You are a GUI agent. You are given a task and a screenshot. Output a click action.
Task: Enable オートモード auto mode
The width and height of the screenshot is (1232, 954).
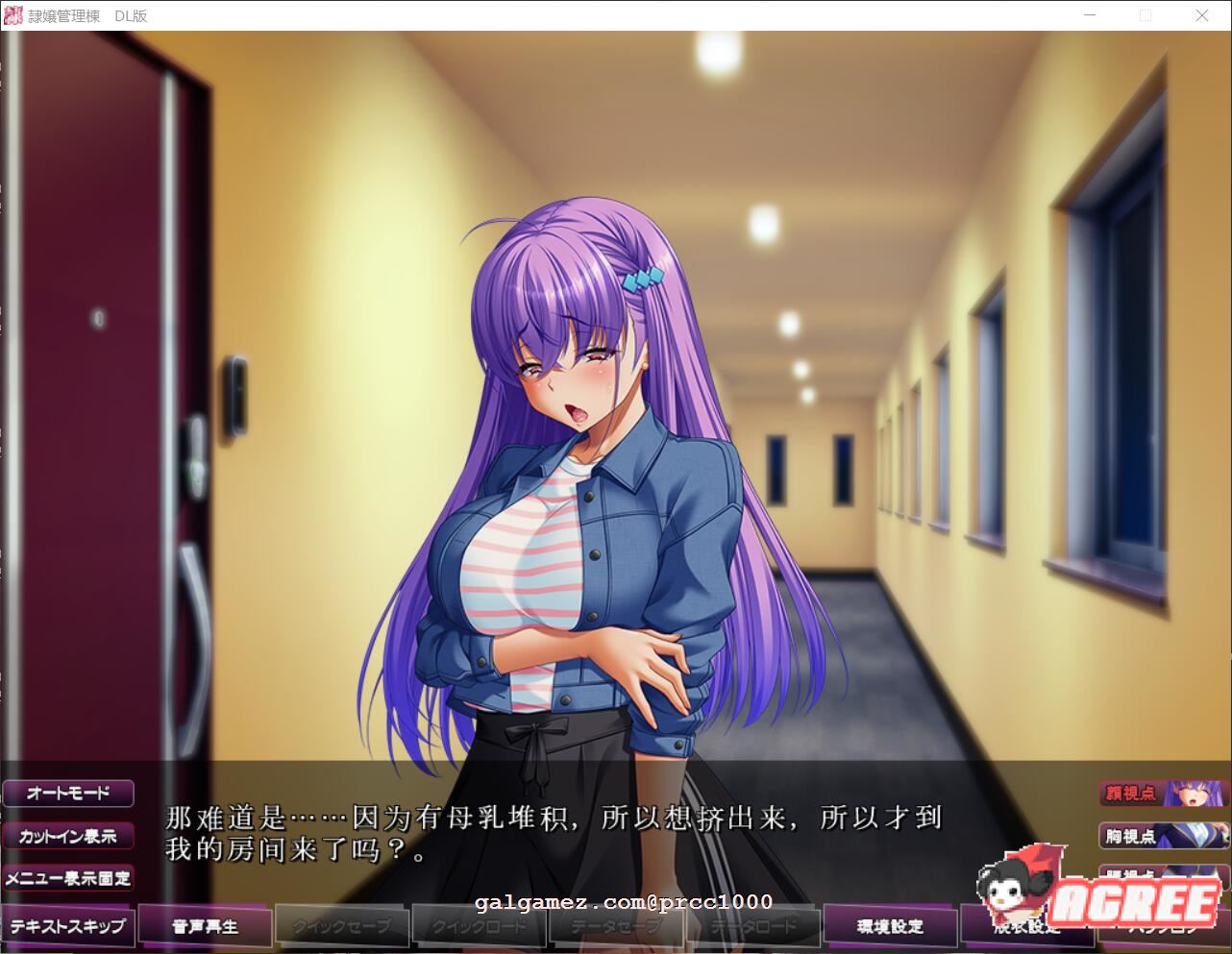[x=68, y=793]
